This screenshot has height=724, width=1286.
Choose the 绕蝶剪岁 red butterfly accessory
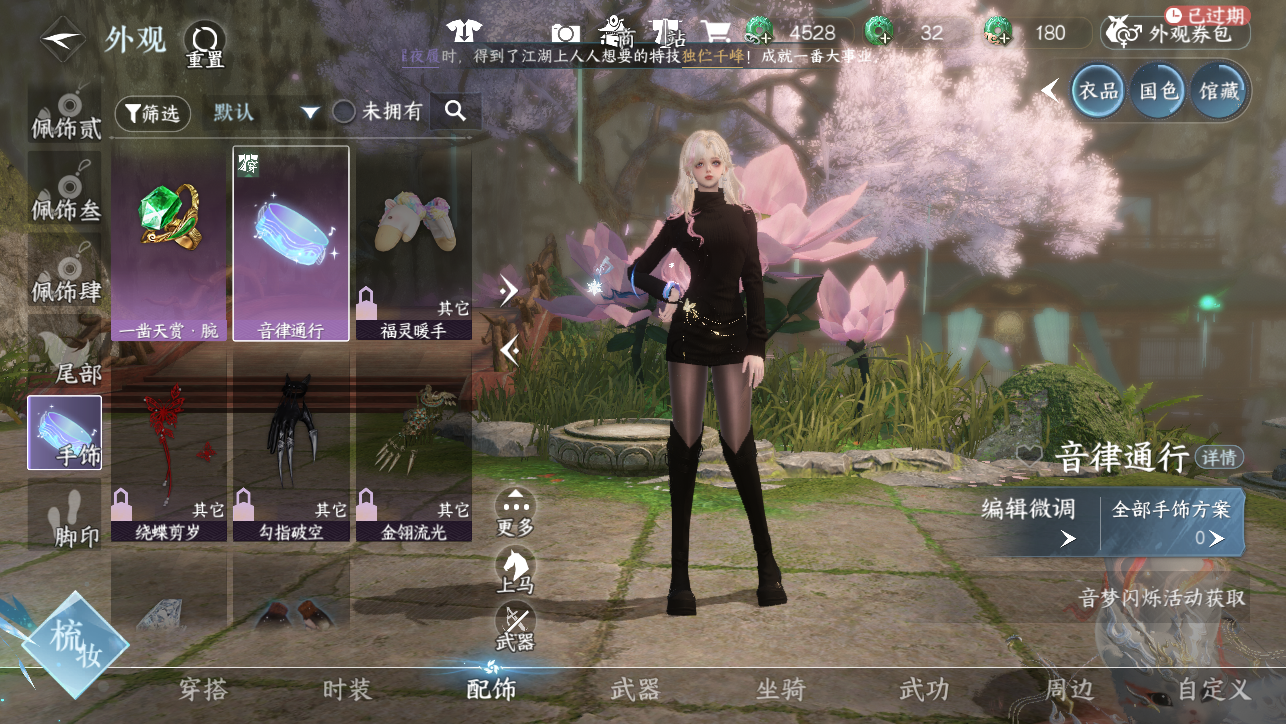[170, 447]
